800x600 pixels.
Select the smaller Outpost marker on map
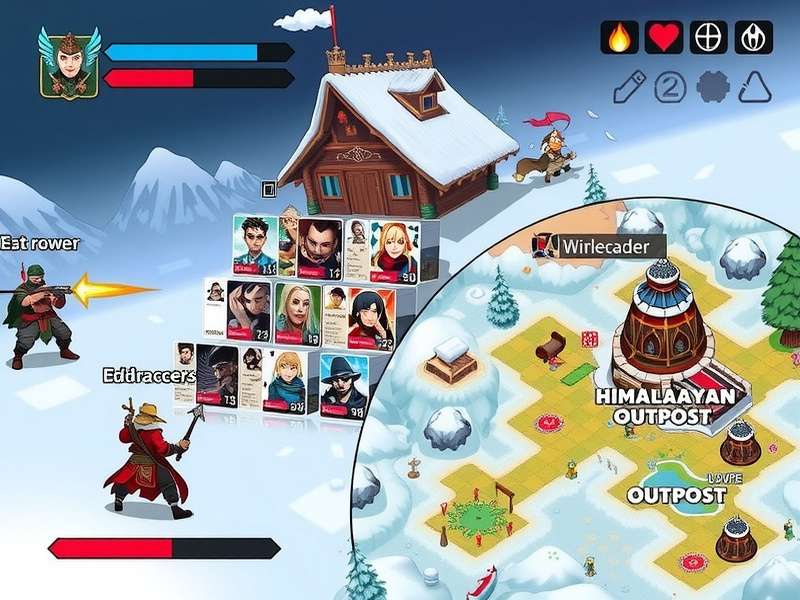676,494
